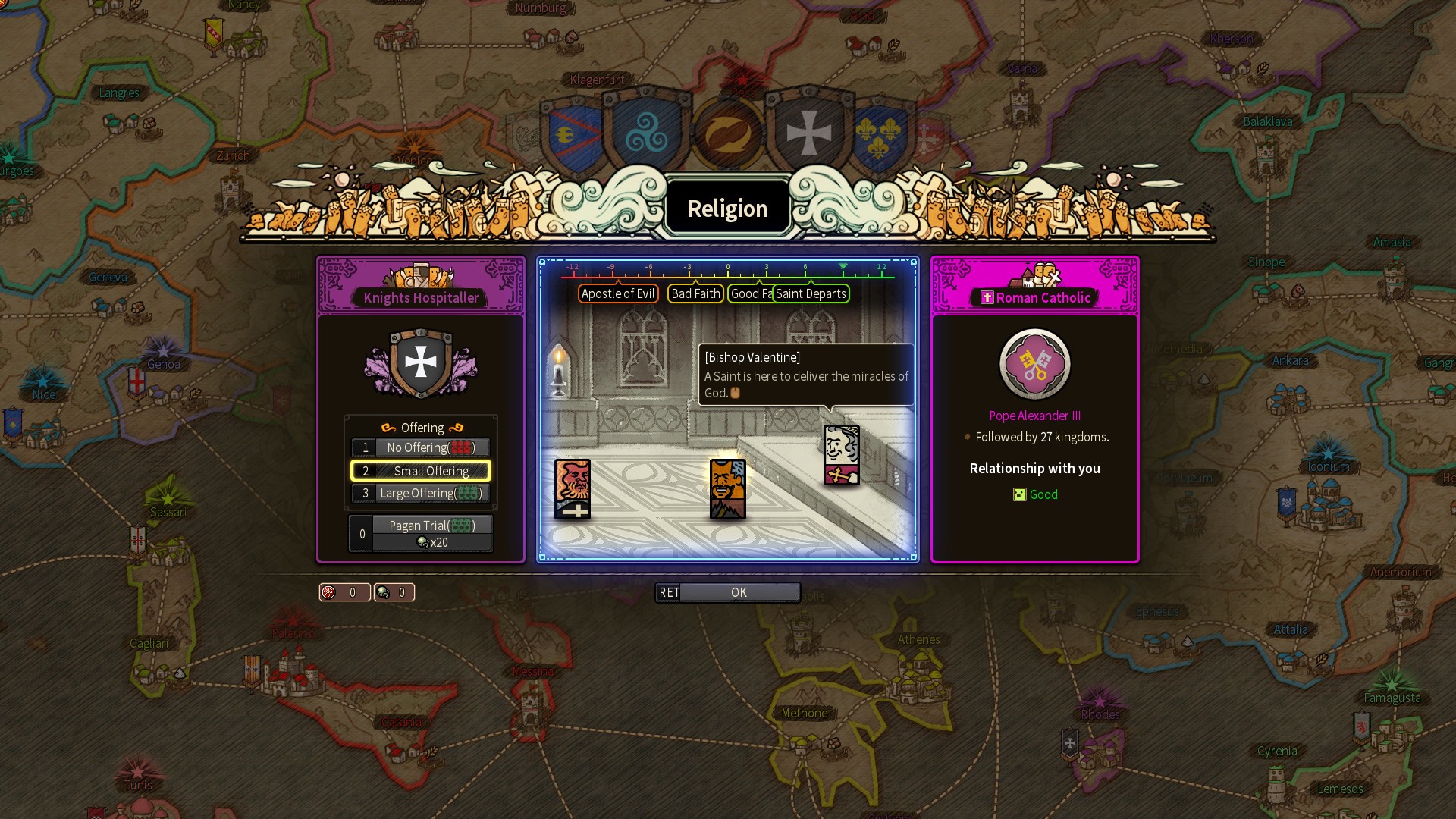Click the glowing haloed saint card
The height and width of the screenshot is (819, 1456).
point(727,489)
